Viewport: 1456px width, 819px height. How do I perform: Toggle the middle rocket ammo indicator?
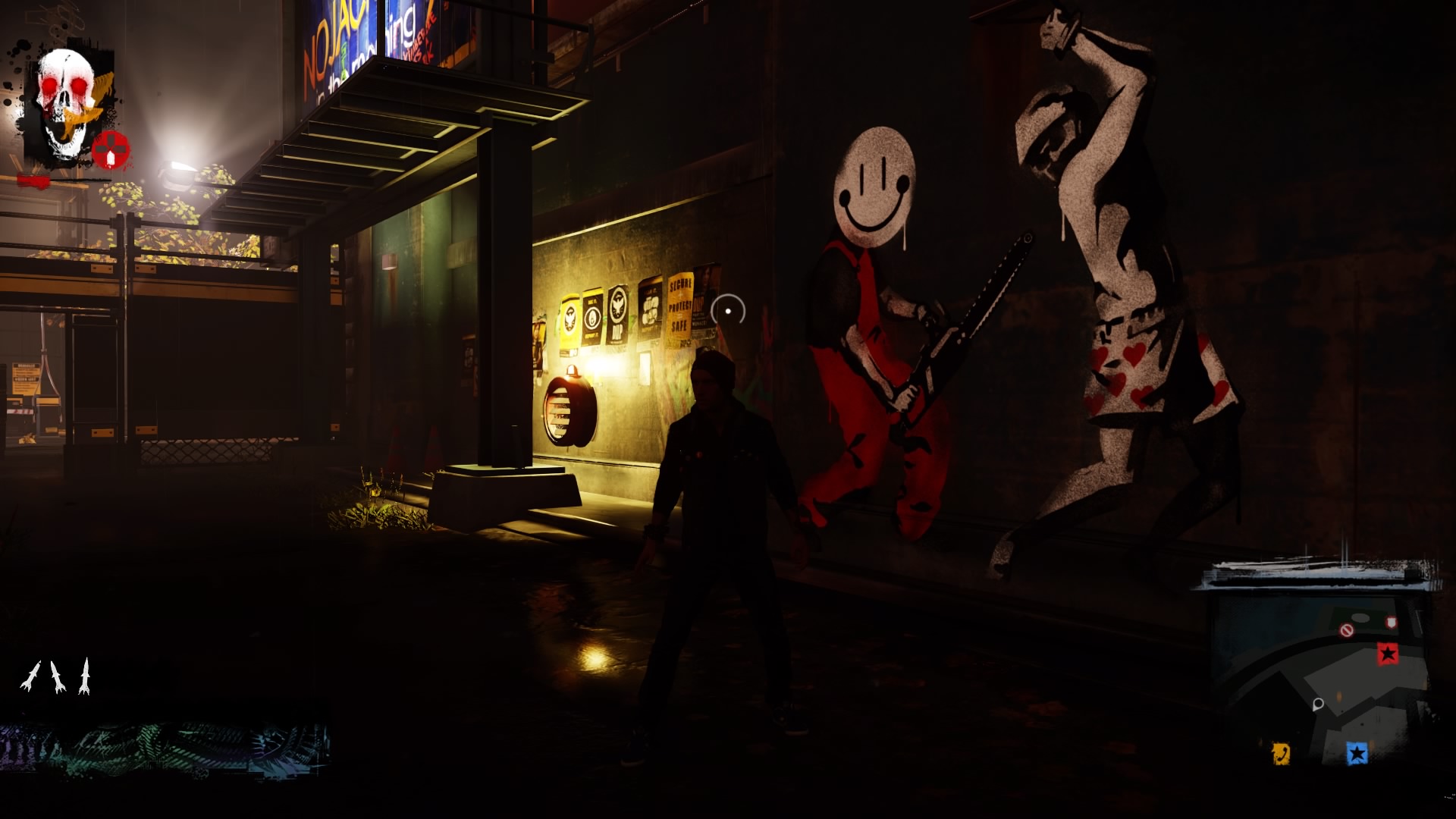(x=57, y=675)
